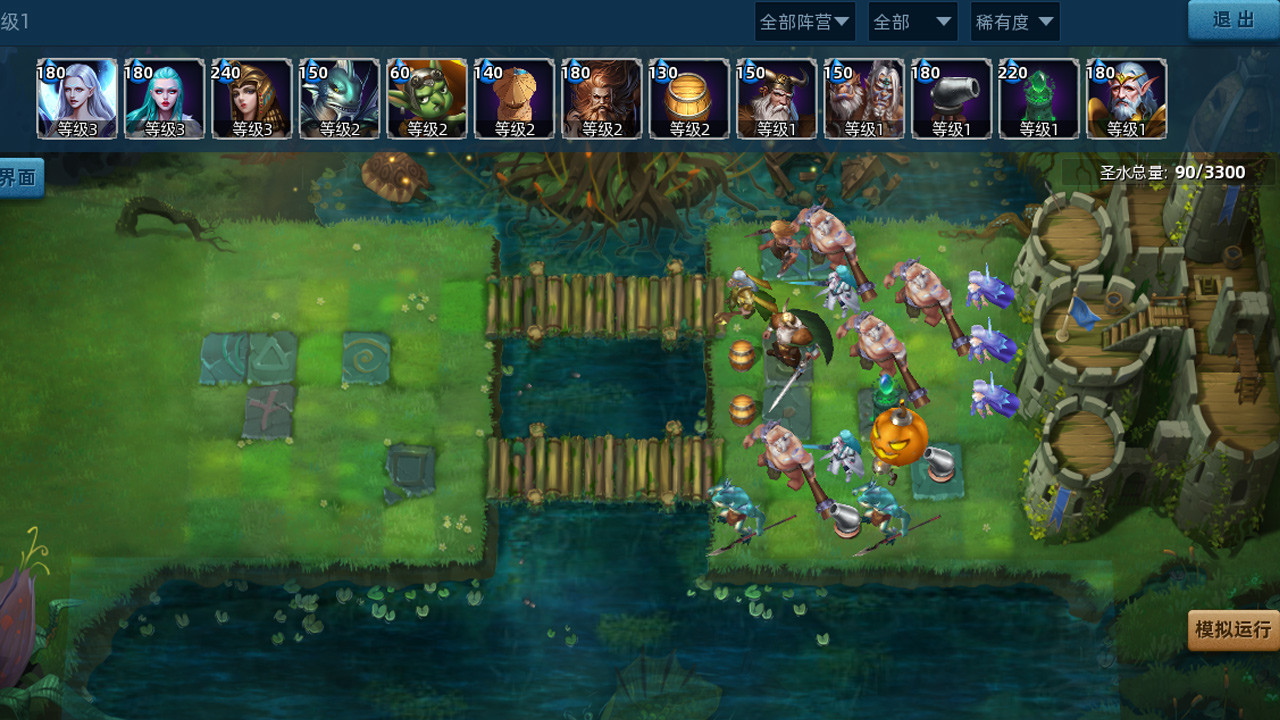The image size is (1280, 720).
Task: Select the white-haired sorceress card costing 180
Action: point(78,98)
